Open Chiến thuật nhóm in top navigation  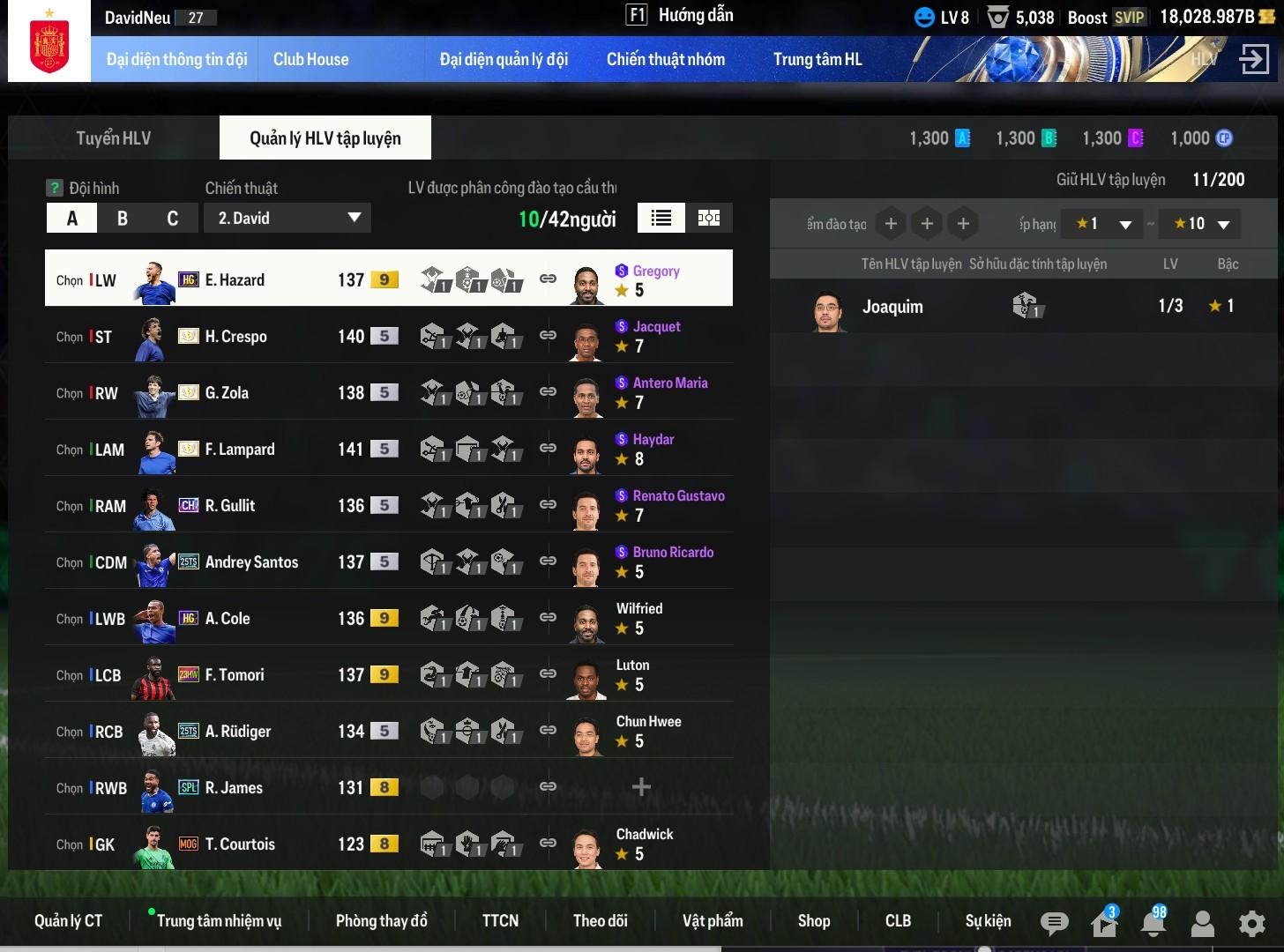click(x=665, y=60)
